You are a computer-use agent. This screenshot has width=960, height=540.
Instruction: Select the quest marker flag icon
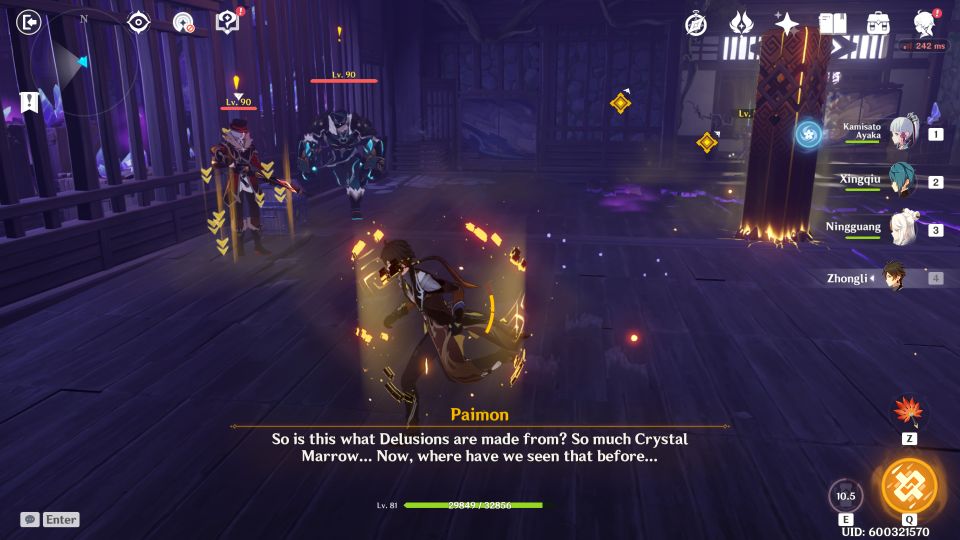point(29,102)
